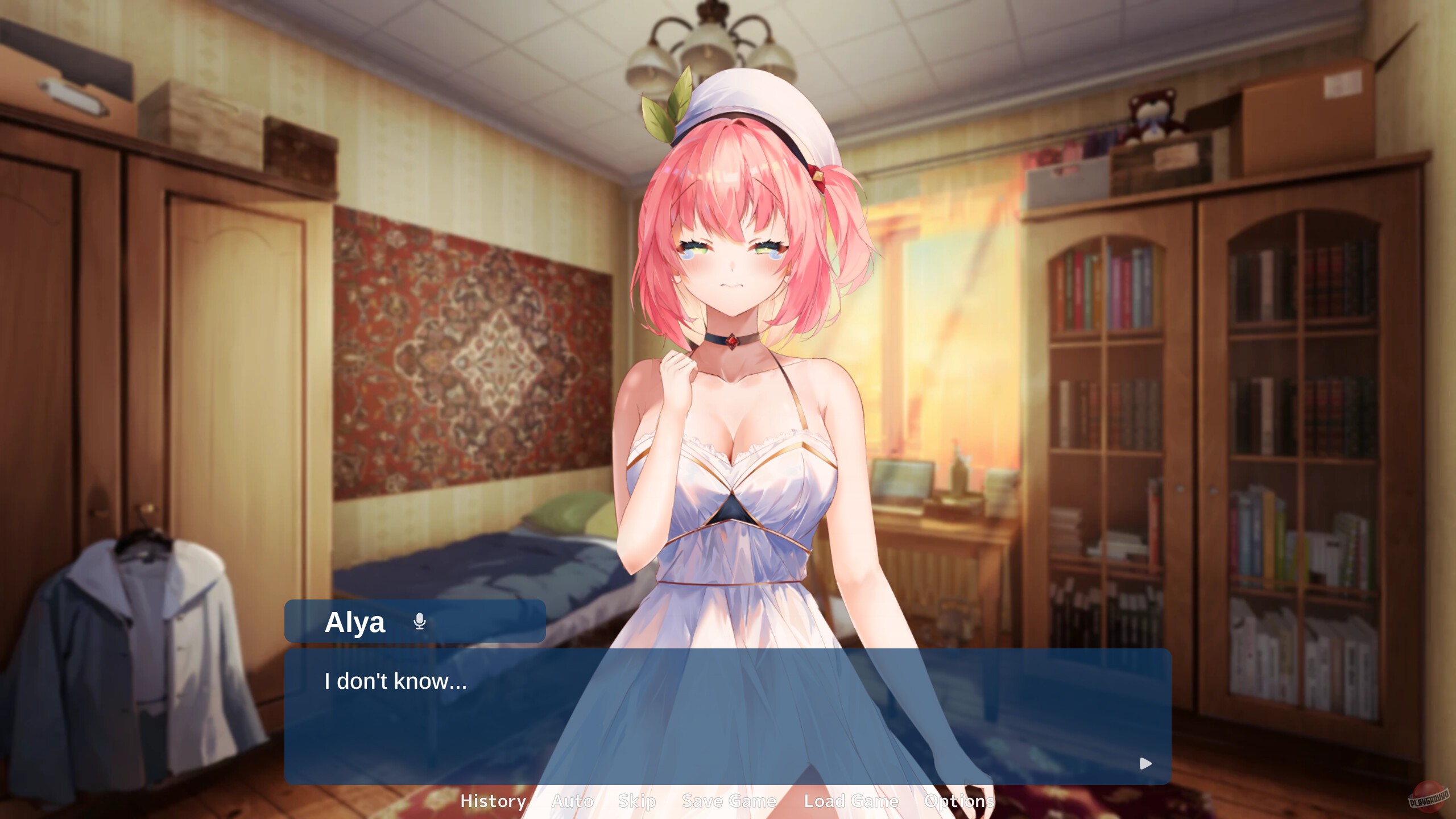Open the Save Game screen
The height and width of the screenshot is (819, 1456).
(x=729, y=801)
